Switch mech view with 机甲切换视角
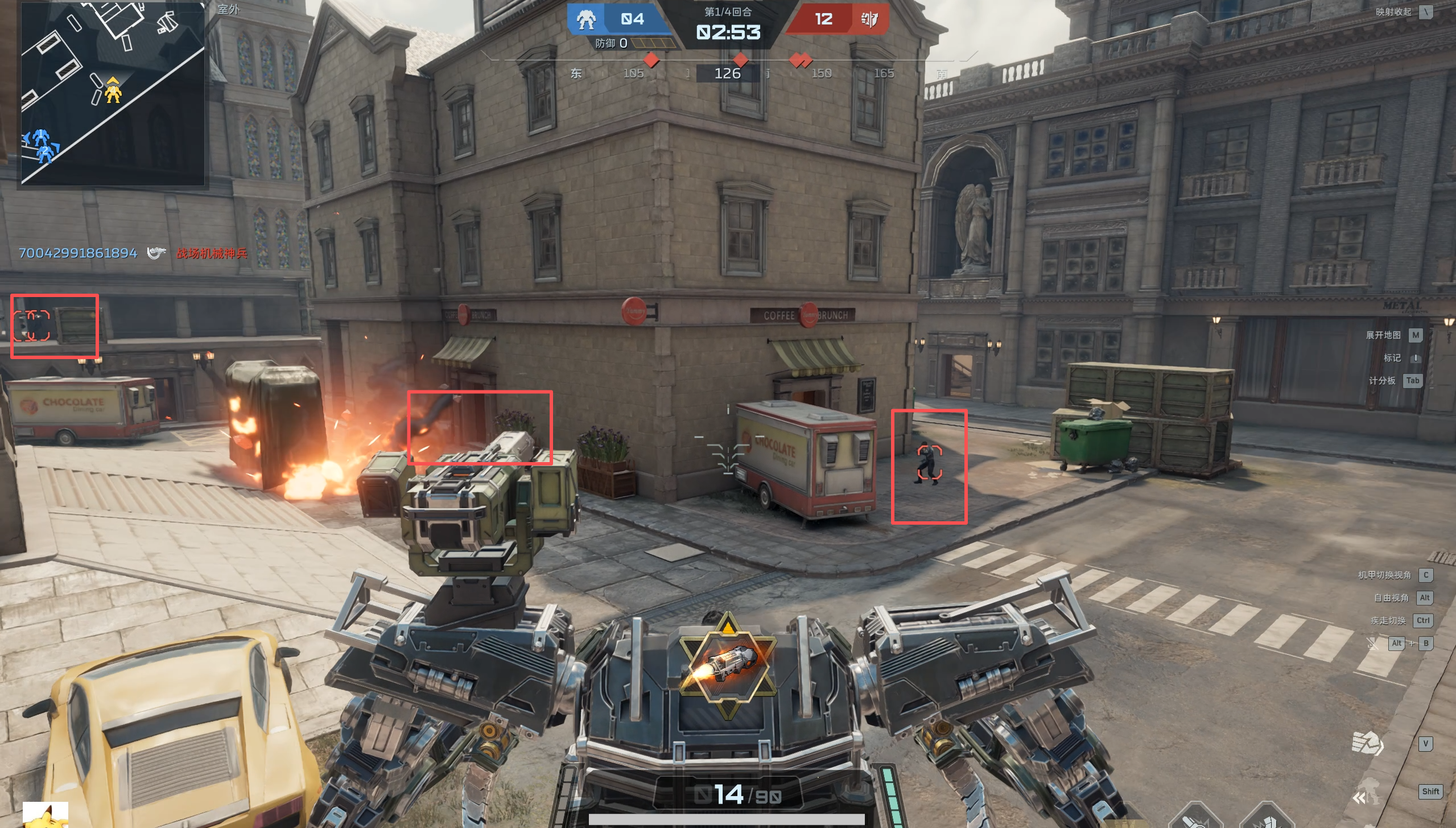1456x828 pixels. coord(1384,575)
